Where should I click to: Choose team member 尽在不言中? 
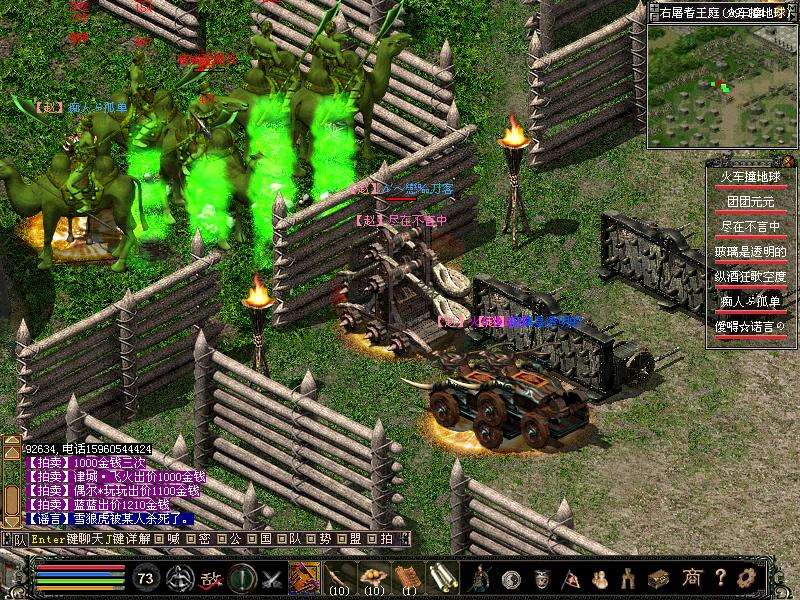coord(750,226)
